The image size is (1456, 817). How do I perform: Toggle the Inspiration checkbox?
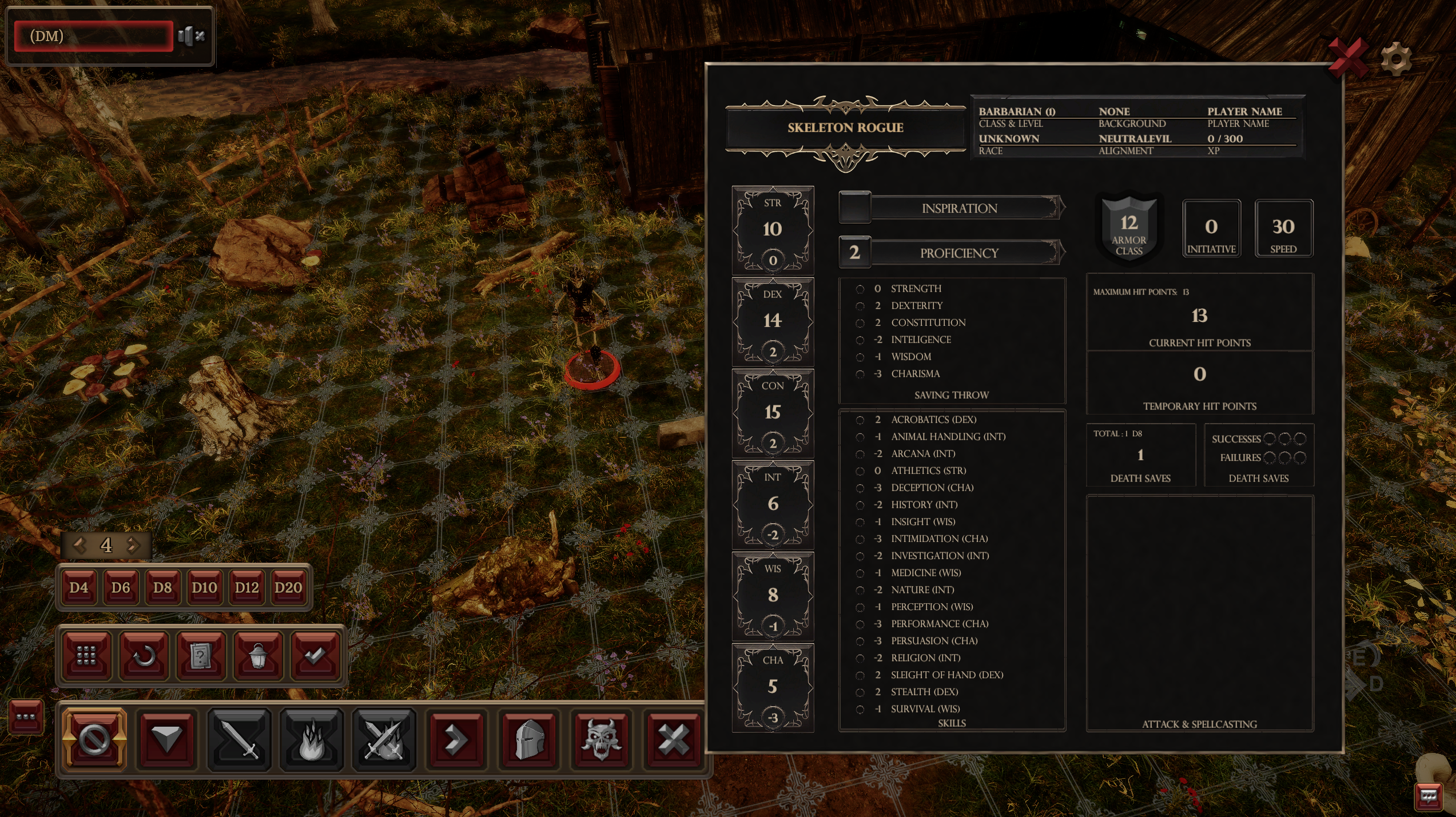coord(854,208)
